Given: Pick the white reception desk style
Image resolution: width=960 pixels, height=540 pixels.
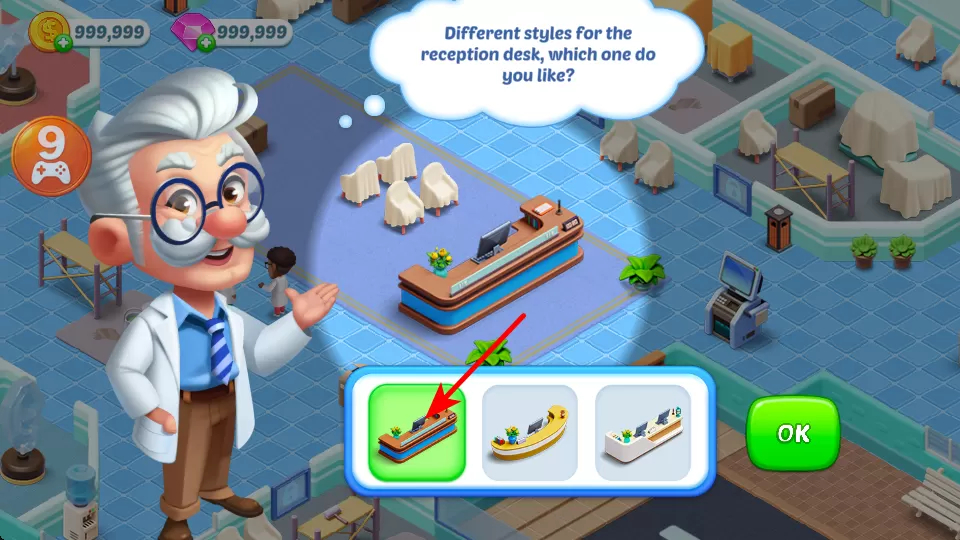Looking at the screenshot, I should (x=643, y=433).
